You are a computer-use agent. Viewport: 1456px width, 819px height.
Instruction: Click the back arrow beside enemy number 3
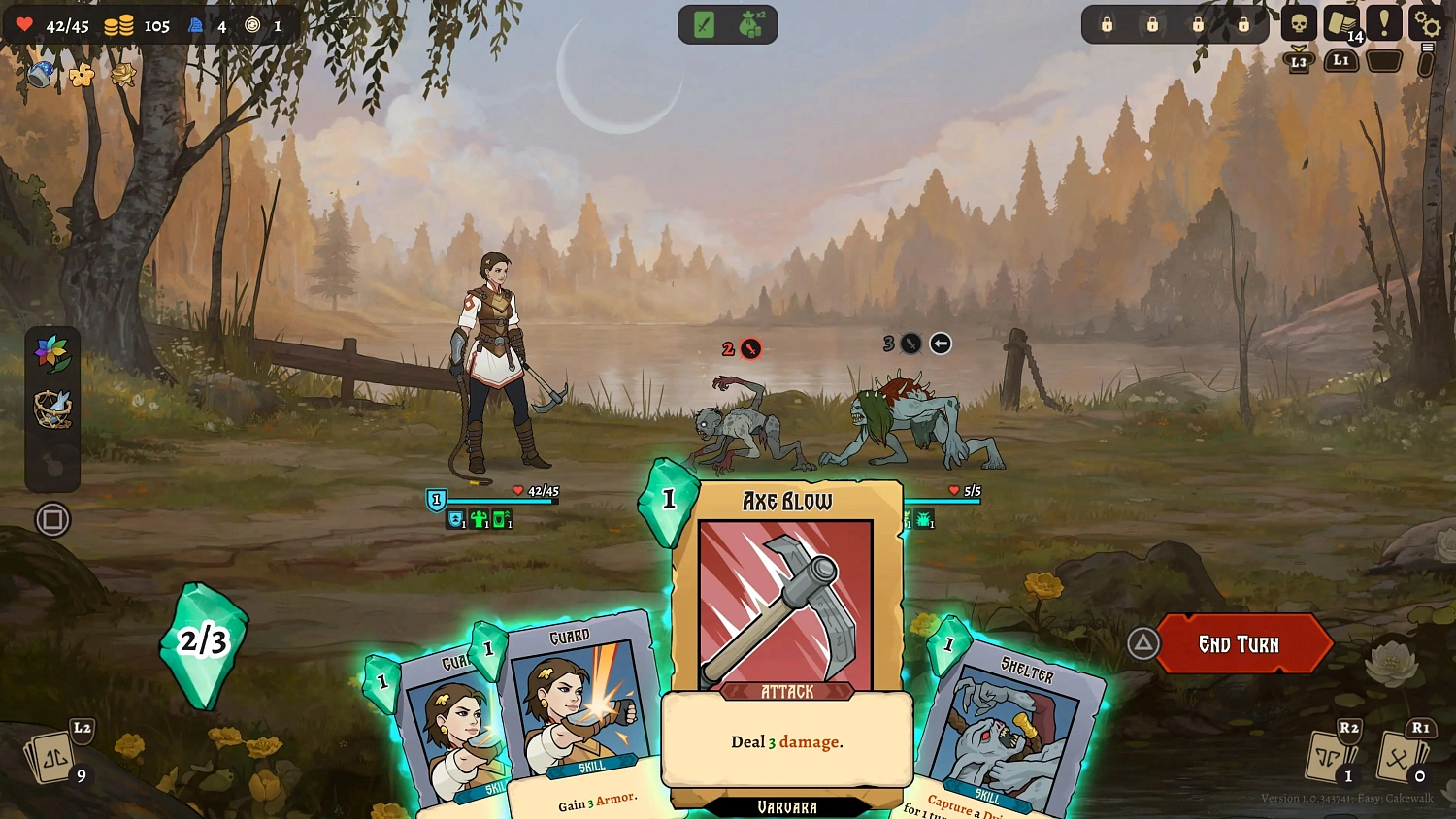point(940,343)
